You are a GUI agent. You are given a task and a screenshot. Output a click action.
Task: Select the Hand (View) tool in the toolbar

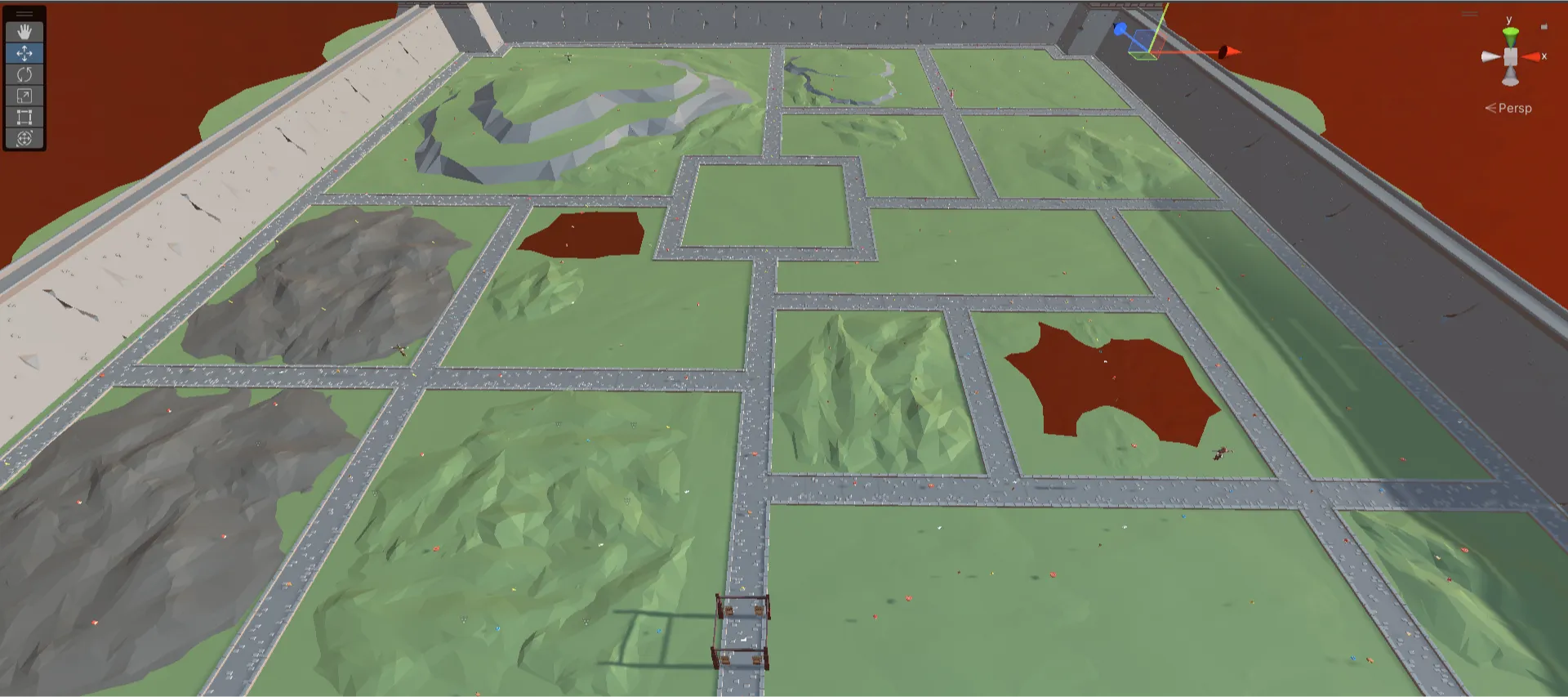[24, 30]
